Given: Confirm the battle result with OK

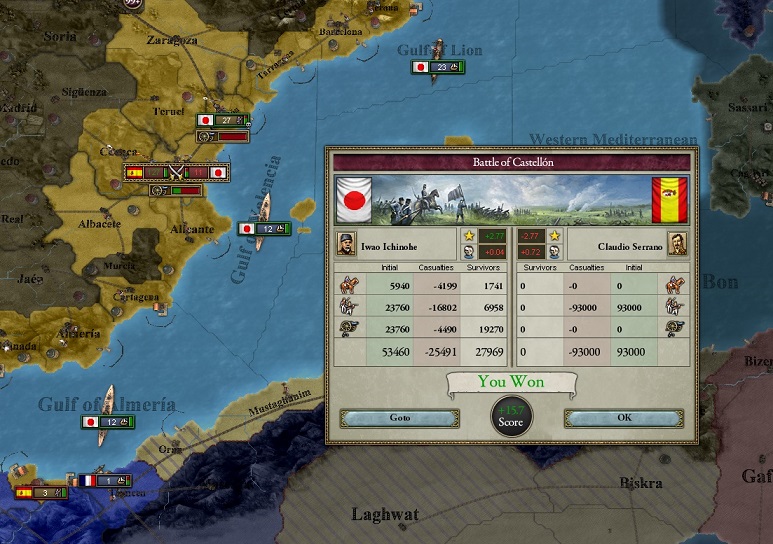Looking at the screenshot, I should [624, 418].
